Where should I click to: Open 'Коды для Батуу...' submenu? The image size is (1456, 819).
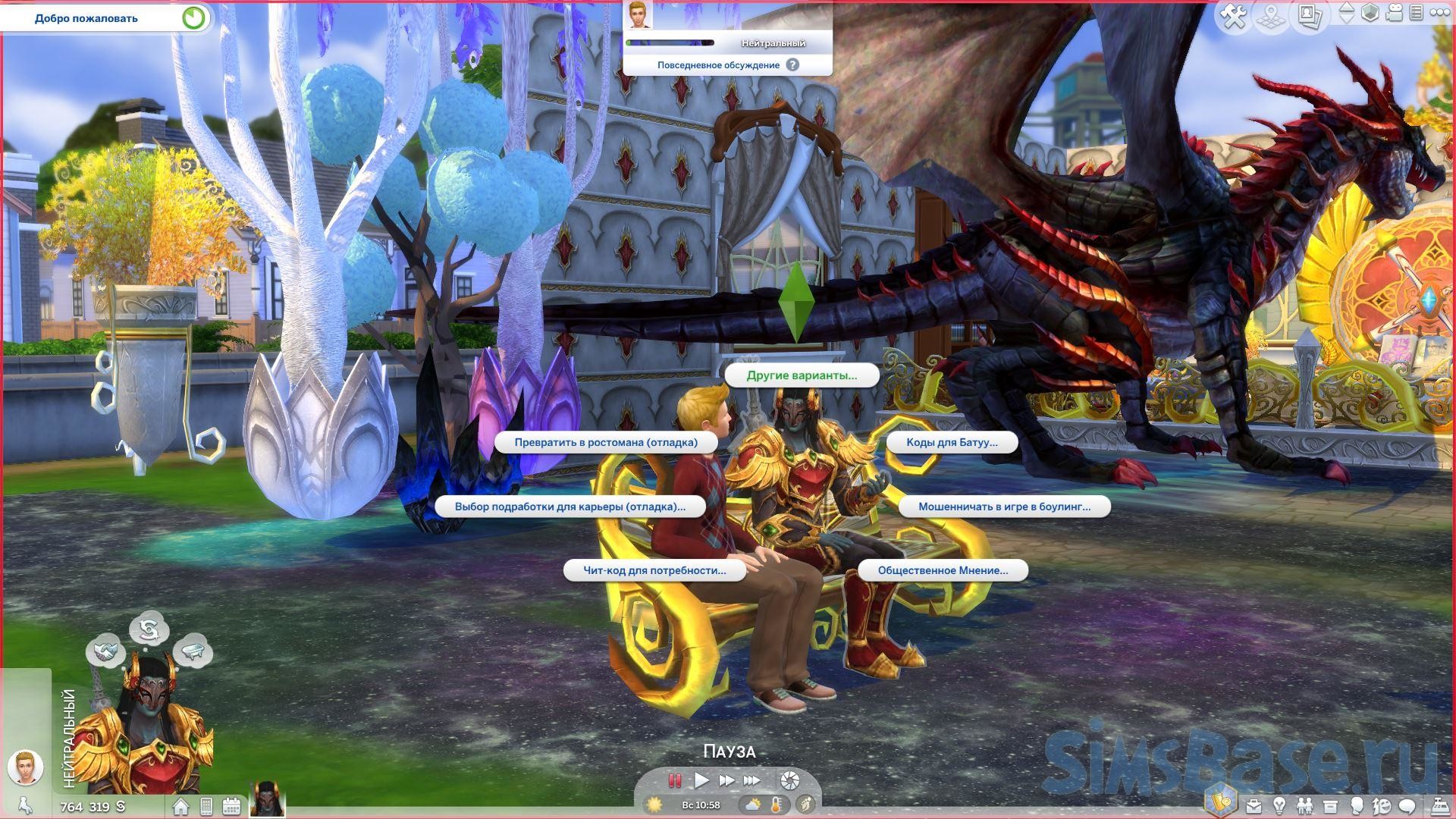(952, 442)
